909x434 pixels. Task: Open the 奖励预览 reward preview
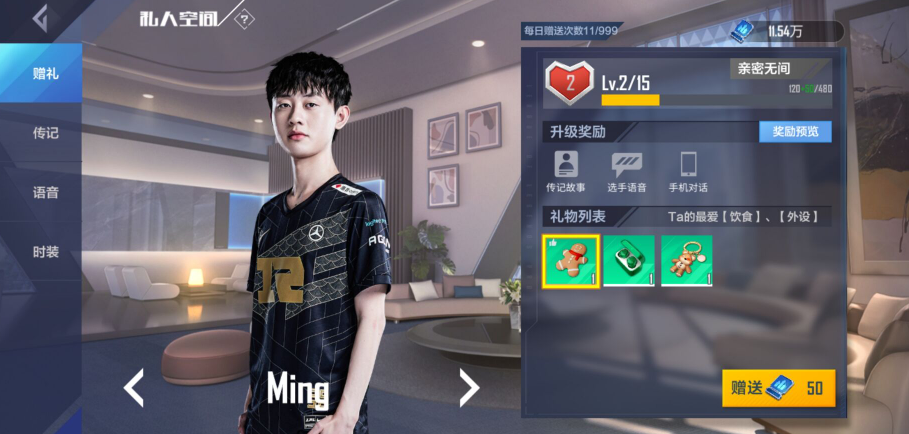(795, 132)
